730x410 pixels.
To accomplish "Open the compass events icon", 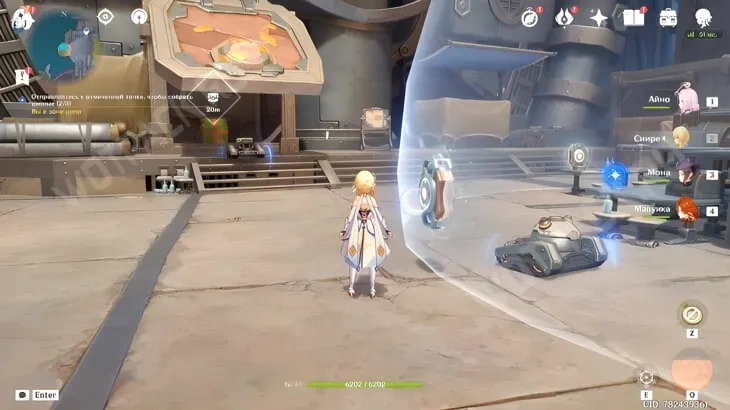I will click(530, 17).
